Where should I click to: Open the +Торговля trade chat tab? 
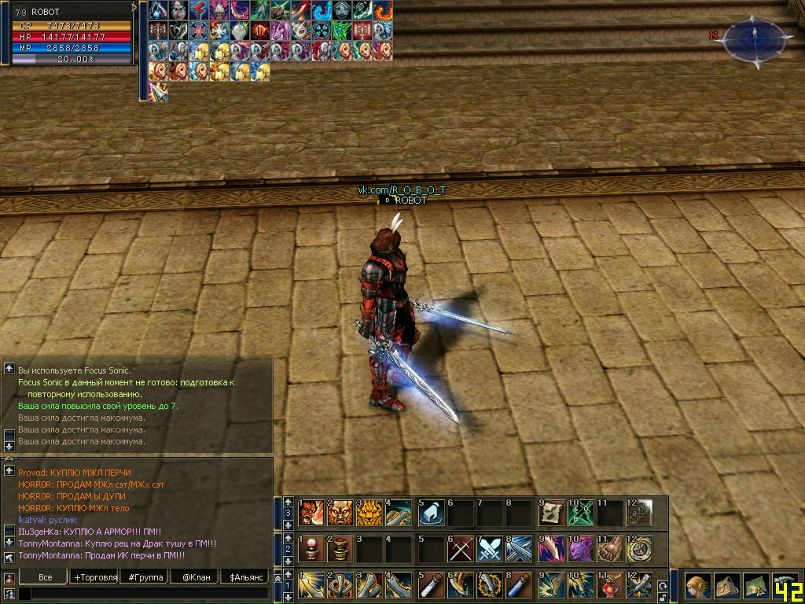pos(93,578)
